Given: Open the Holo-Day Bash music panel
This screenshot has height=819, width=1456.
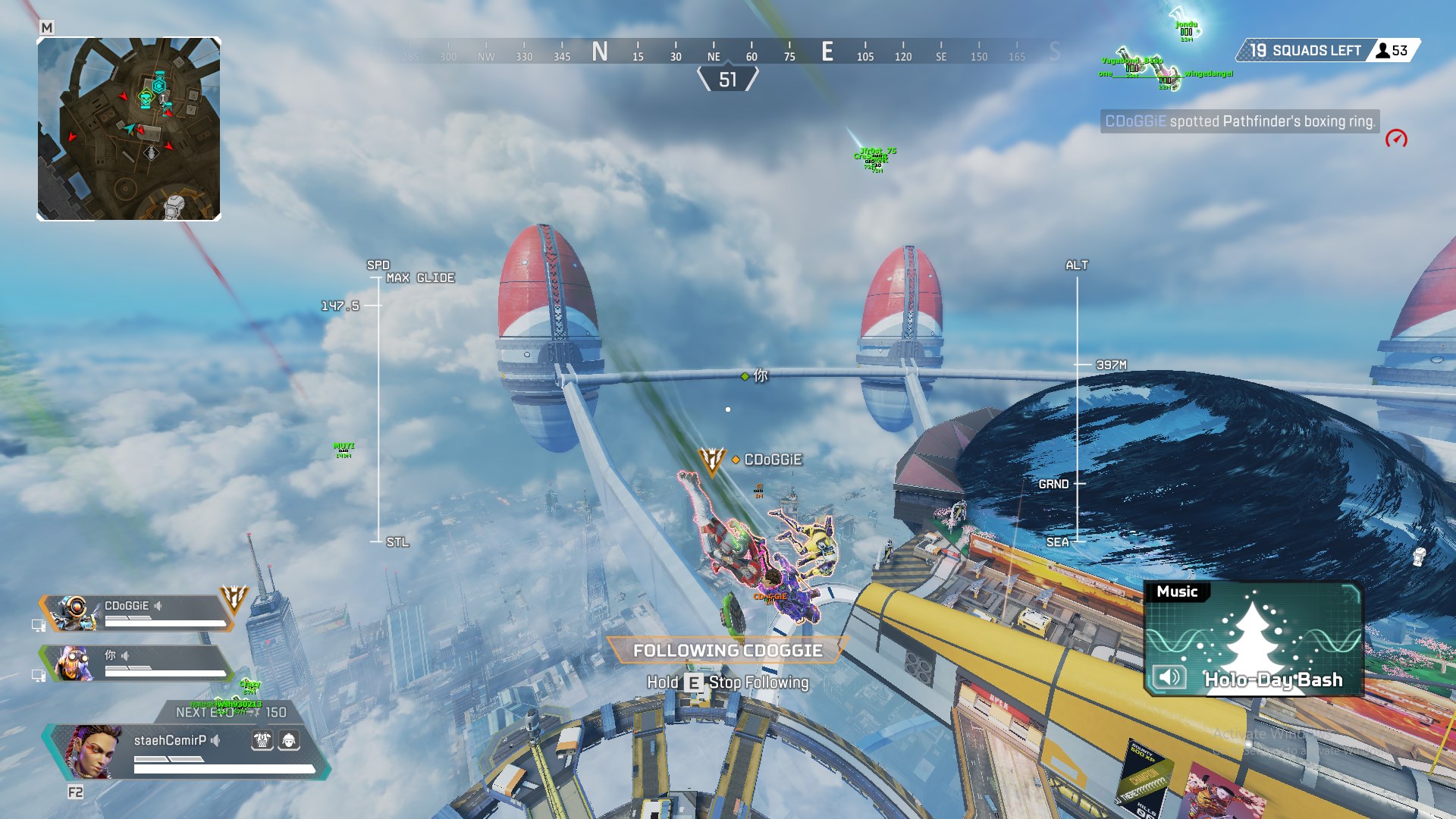Looking at the screenshot, I should click(x=1254, y=639).
